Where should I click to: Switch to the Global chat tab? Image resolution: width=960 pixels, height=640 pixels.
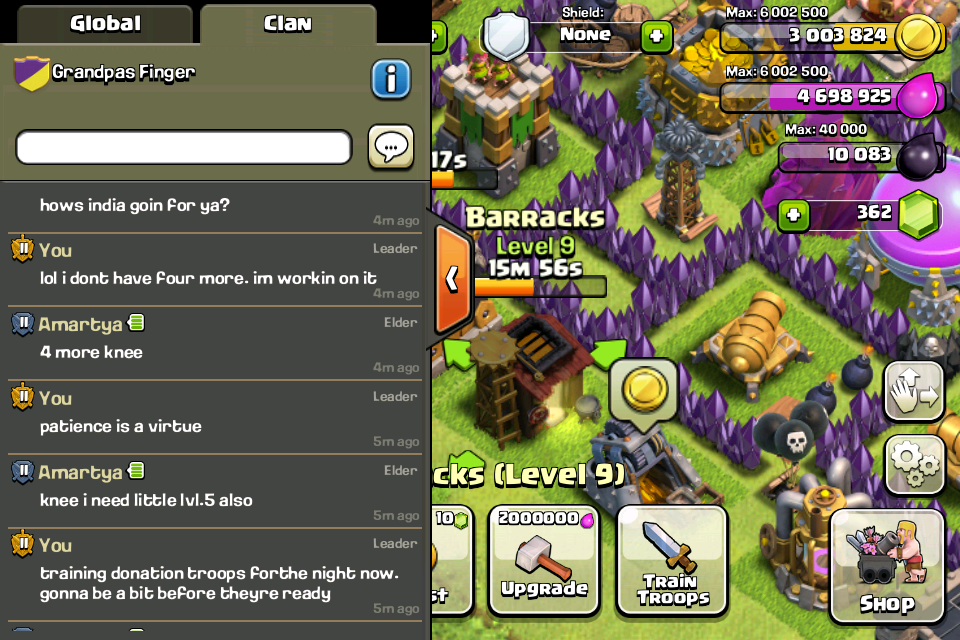click(x=103, y=23)
